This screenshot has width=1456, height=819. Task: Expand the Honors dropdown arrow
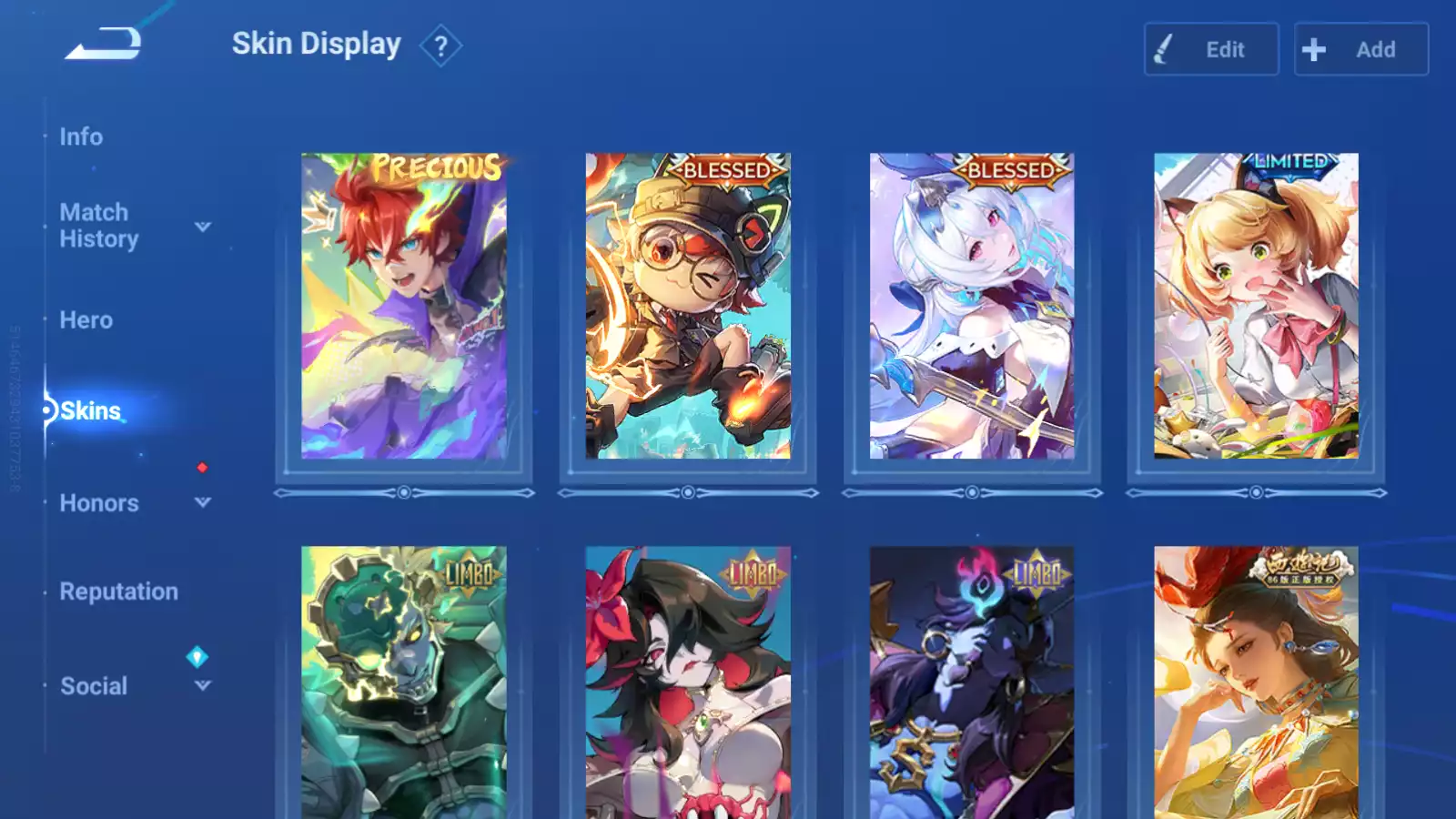pyautogui.click(x=203, y=502)
